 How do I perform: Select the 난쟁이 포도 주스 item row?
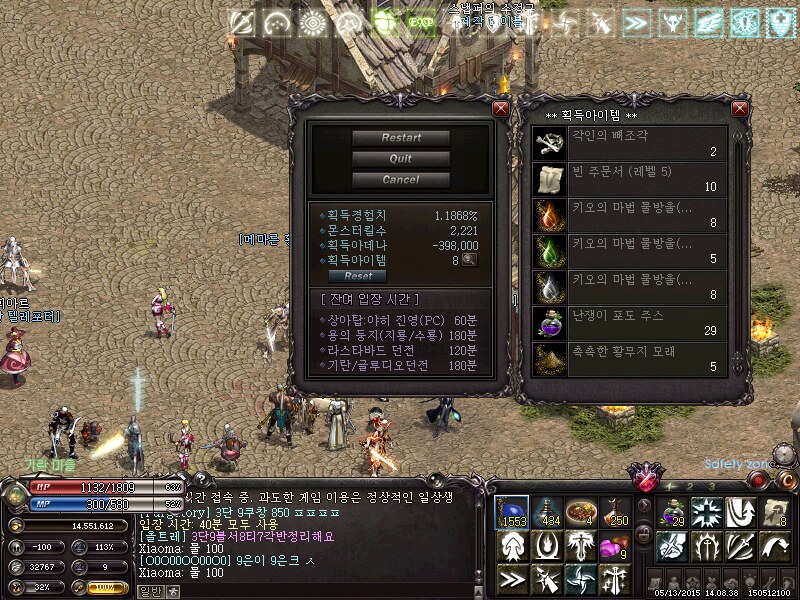(x=630, y=323)
